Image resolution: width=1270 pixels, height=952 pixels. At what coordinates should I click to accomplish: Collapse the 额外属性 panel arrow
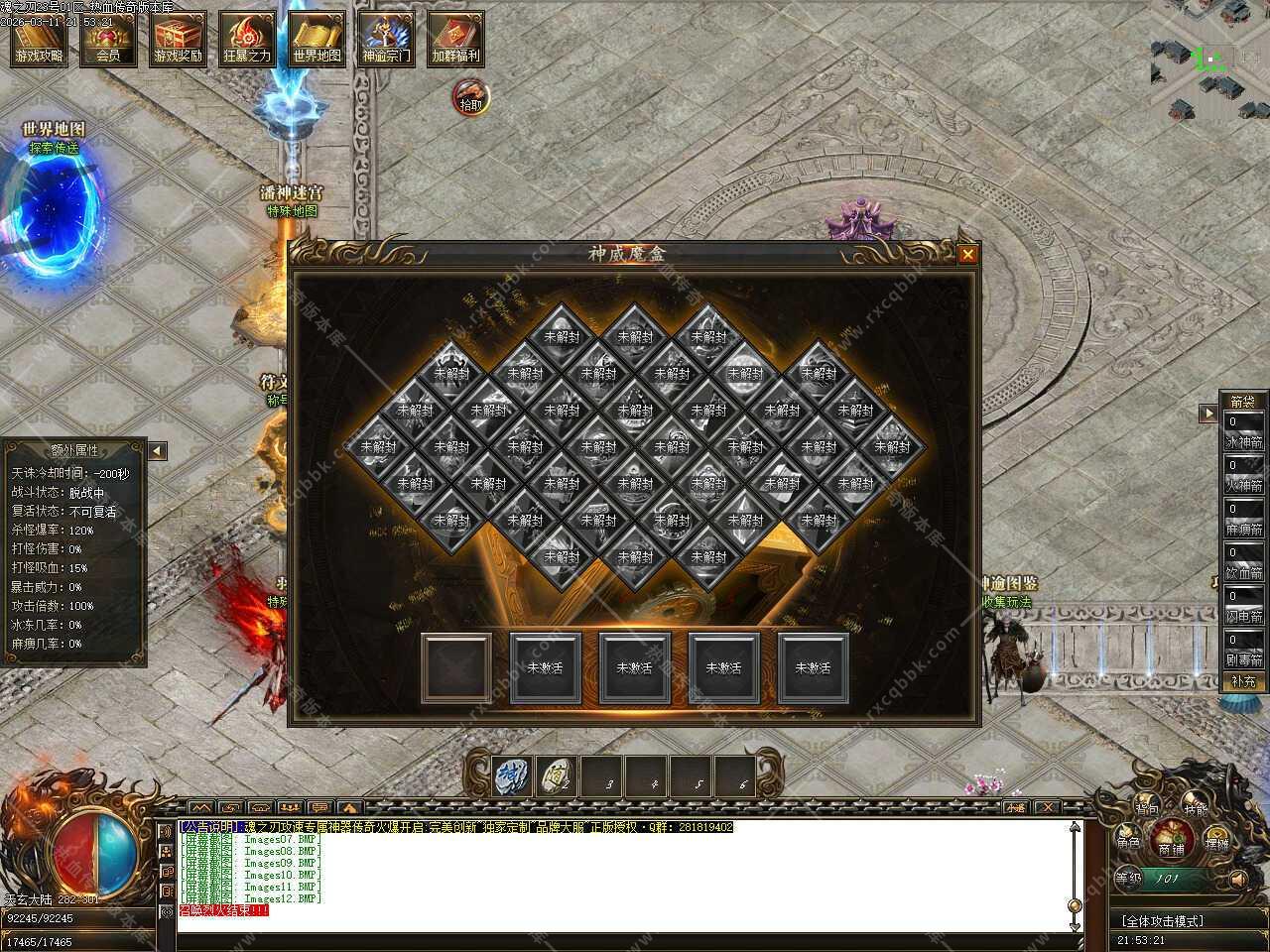point(158,451)
